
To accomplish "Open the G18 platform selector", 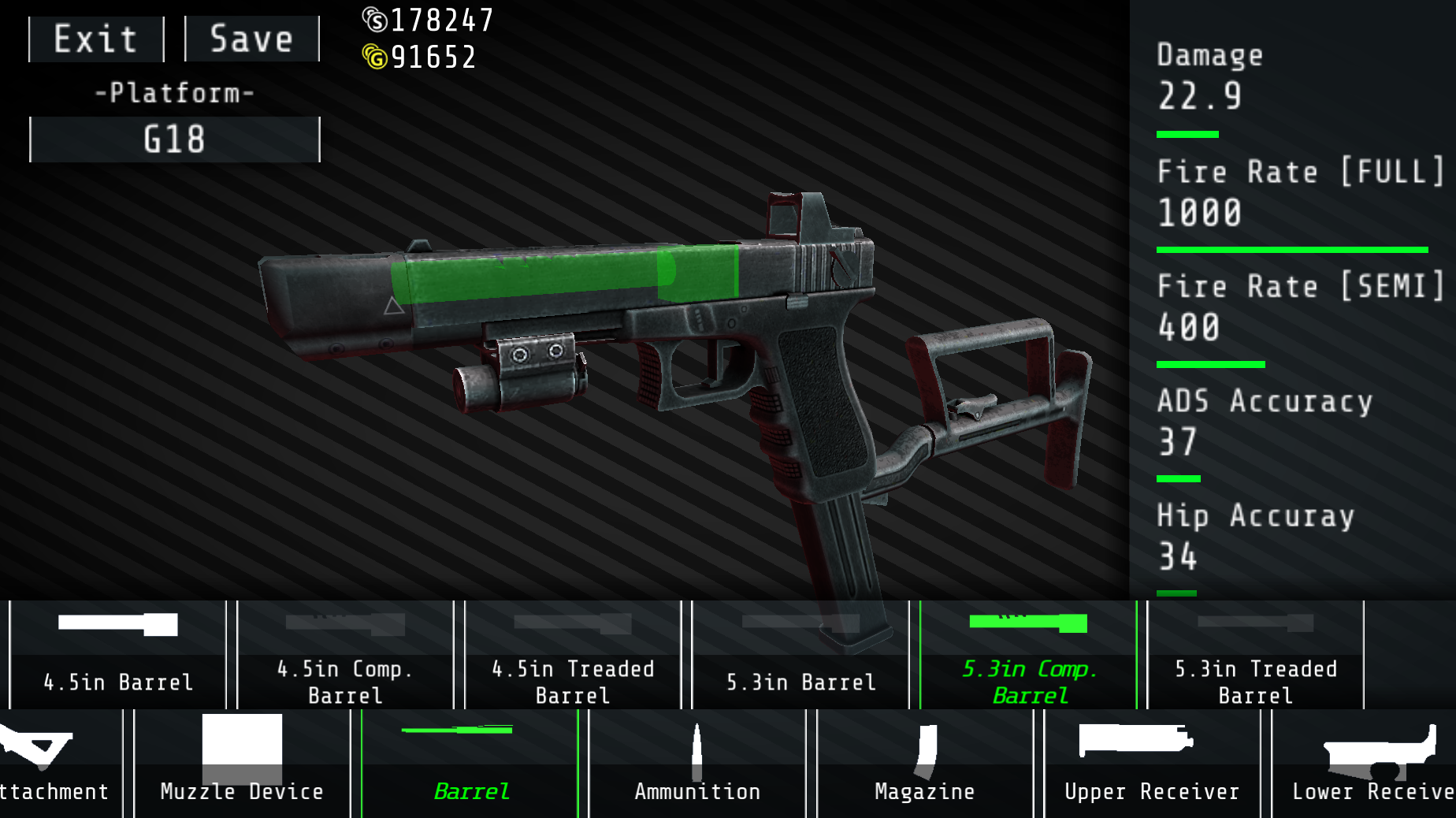I will tap(174, 139).
